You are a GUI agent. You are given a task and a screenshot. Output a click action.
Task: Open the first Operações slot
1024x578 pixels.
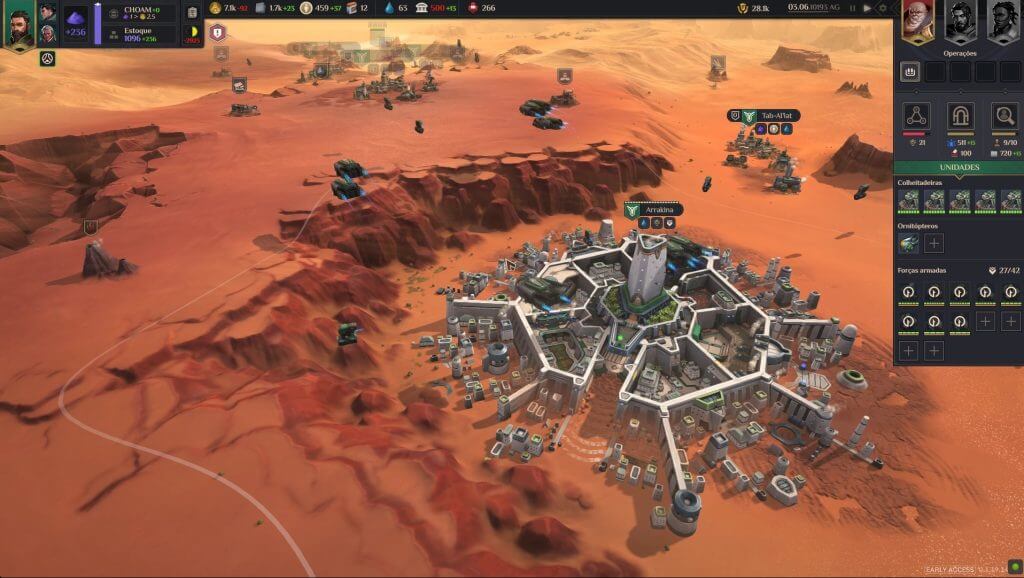pyautogui.click(x=910, y=72)
